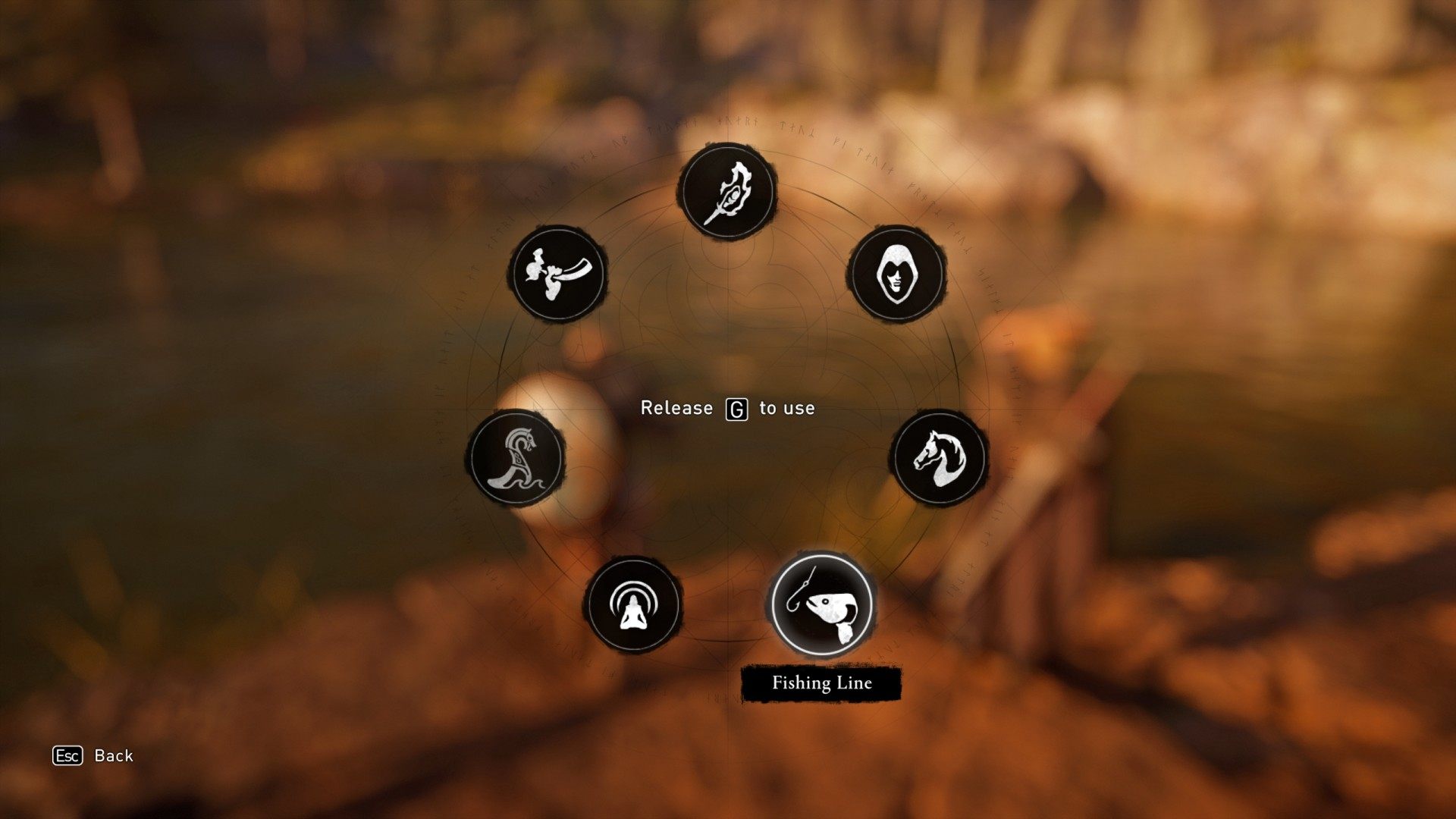
Task: Call the mount with the horse icon
Action: 939,458
